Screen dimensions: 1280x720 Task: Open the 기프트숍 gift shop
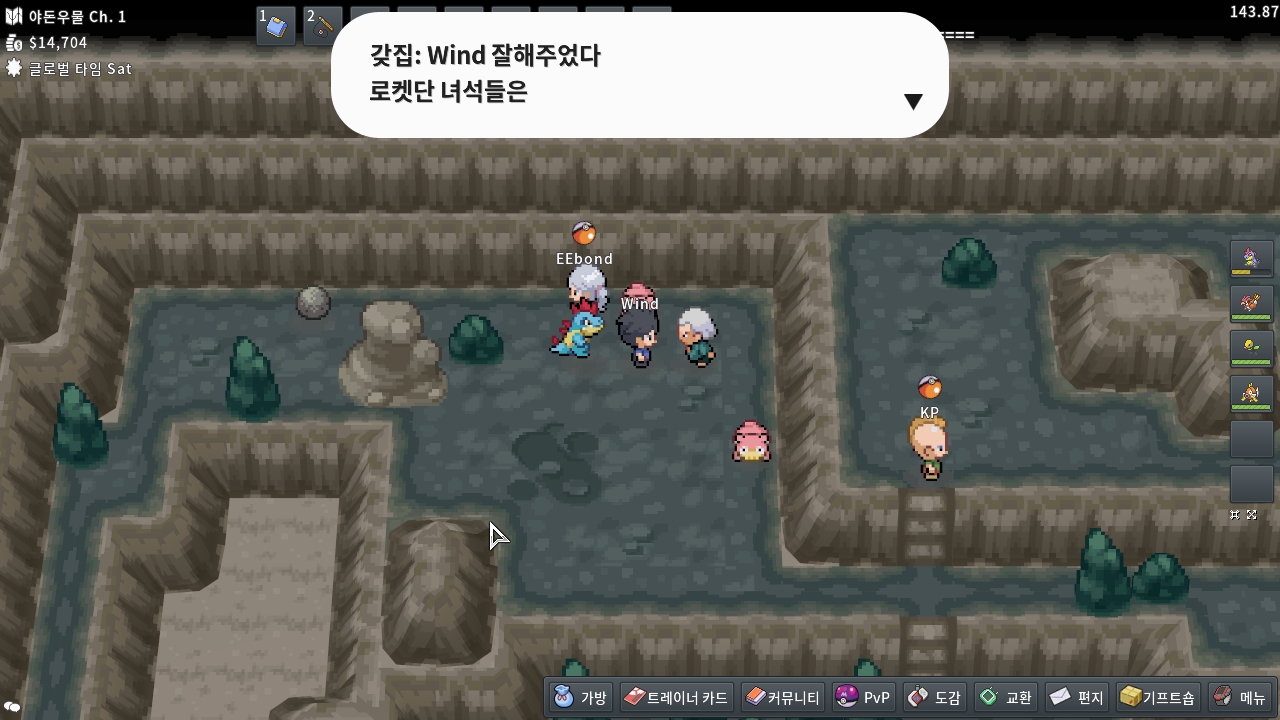pos(1157,697)
